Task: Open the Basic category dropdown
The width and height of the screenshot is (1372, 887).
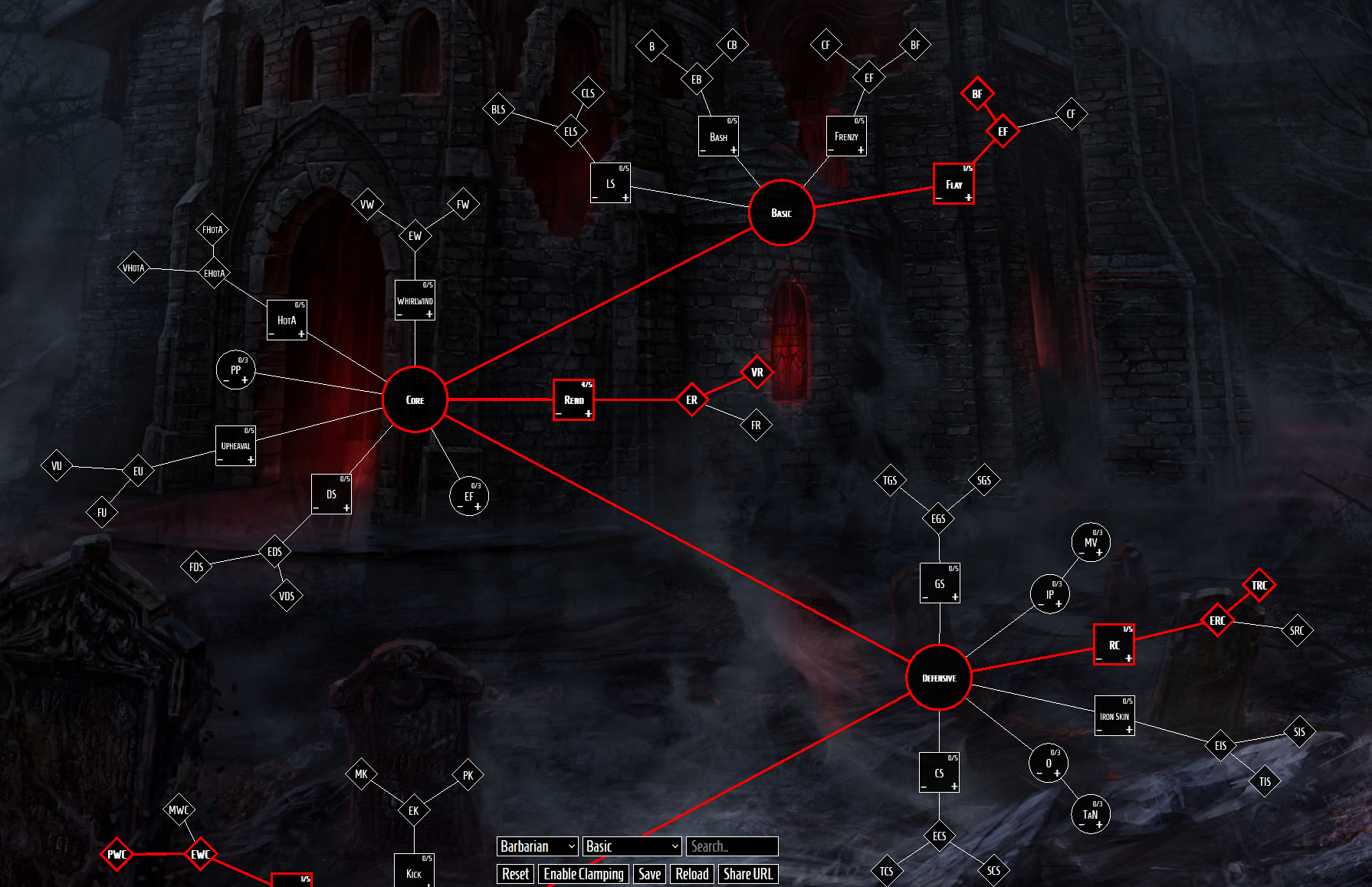Action: point(631,846)
